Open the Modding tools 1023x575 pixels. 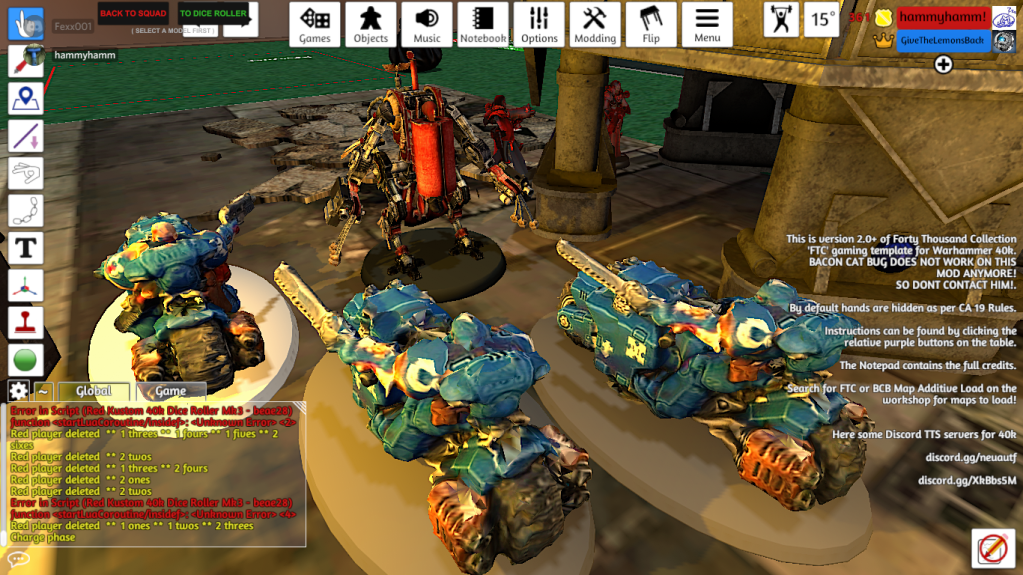coord(595,25)
